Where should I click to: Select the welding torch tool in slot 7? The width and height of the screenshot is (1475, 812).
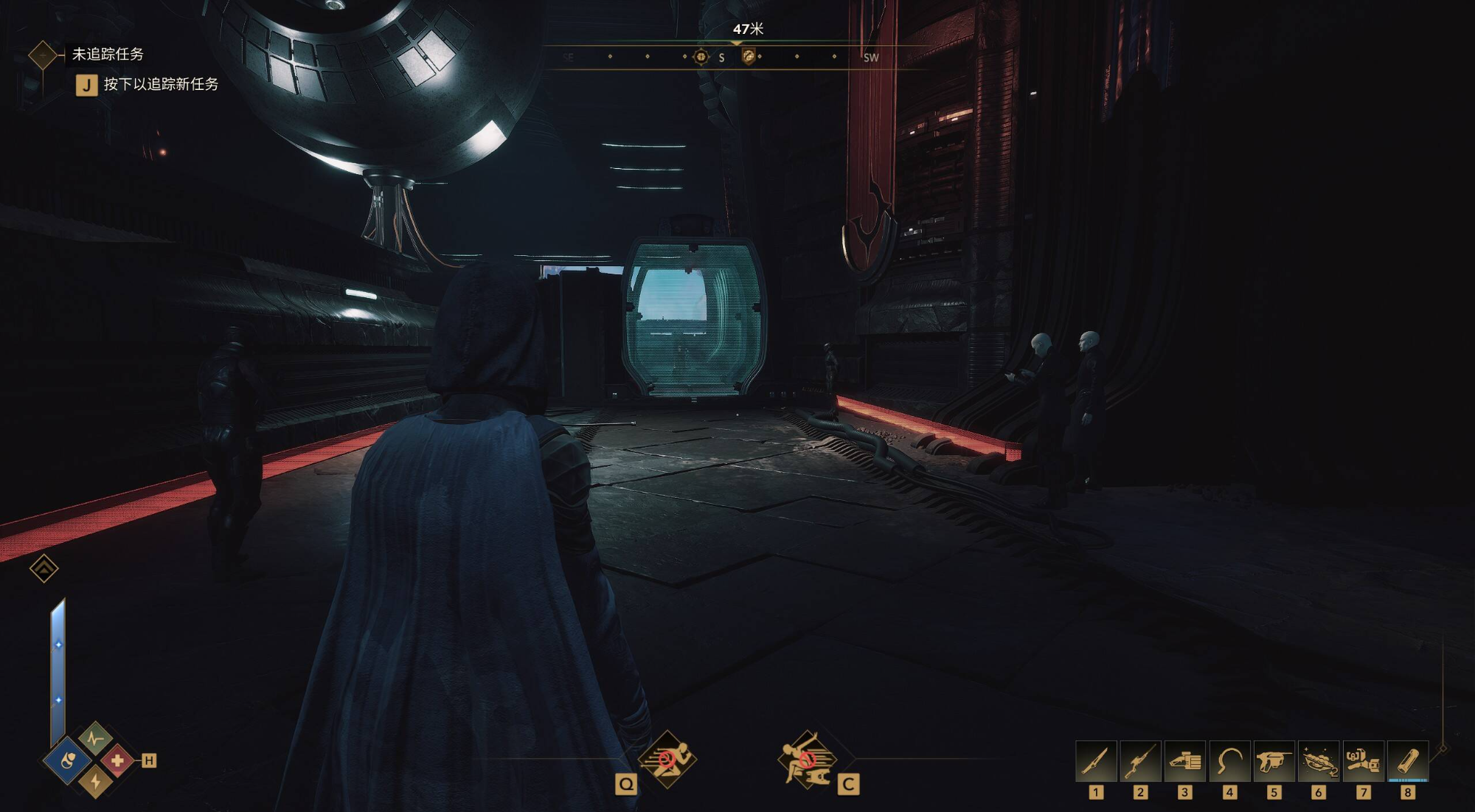click(1363, 761)
